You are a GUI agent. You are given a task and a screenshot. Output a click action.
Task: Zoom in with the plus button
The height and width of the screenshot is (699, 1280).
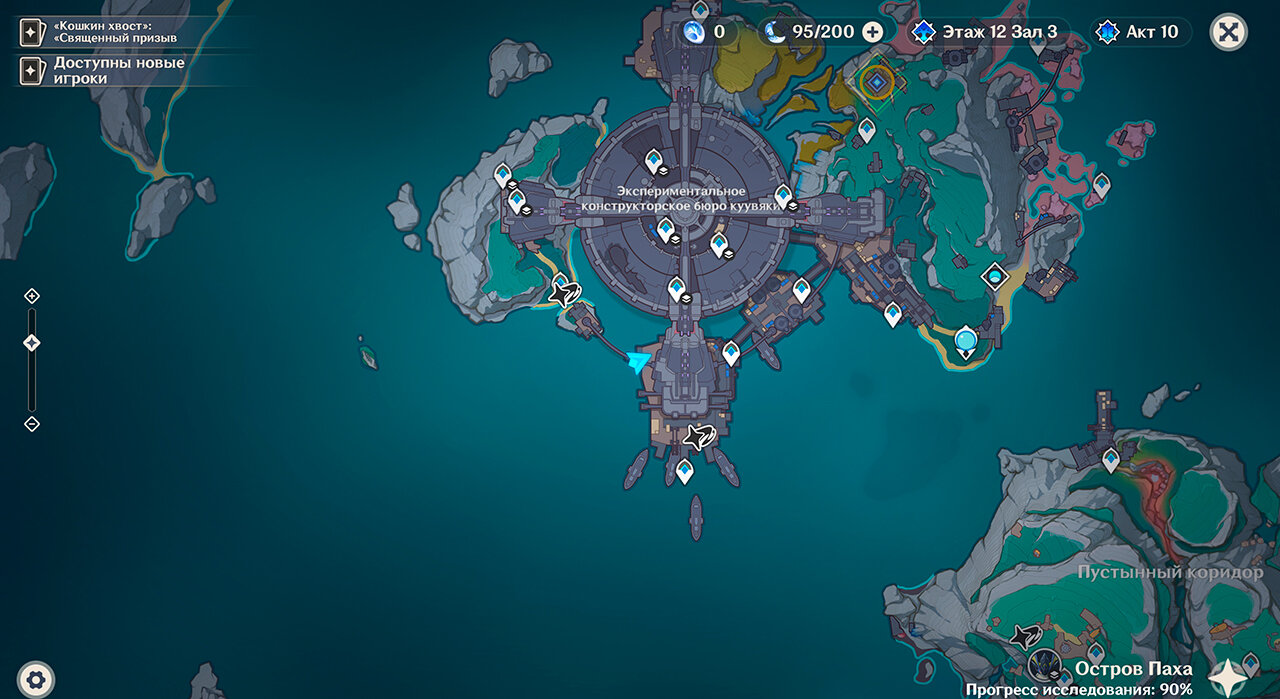32,296
